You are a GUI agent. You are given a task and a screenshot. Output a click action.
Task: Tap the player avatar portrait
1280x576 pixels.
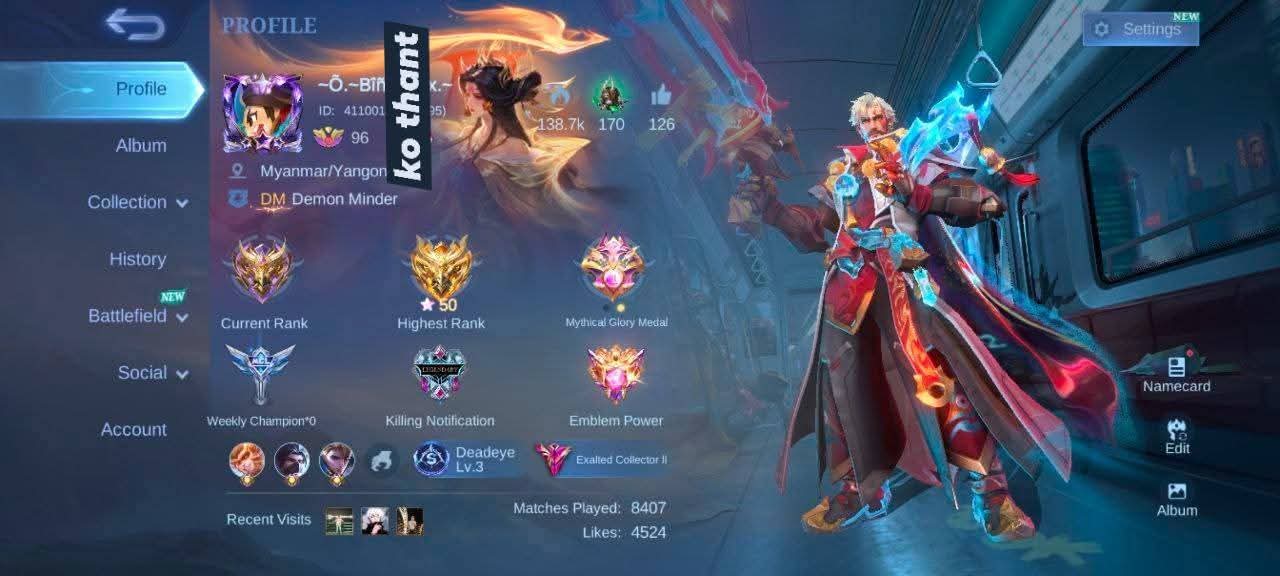tap(262, 112)
